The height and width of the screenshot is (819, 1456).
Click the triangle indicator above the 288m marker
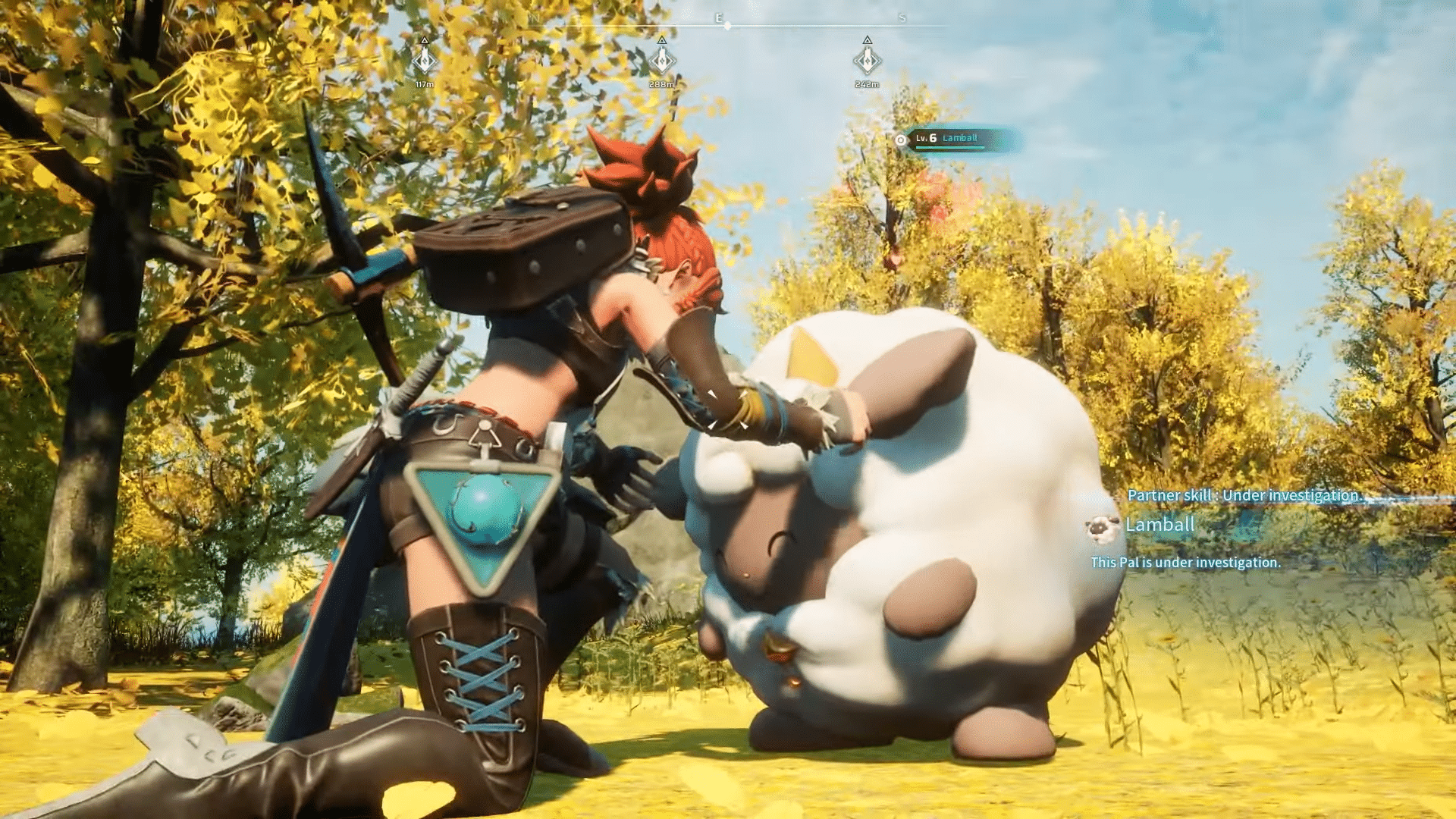click(661, 41)
